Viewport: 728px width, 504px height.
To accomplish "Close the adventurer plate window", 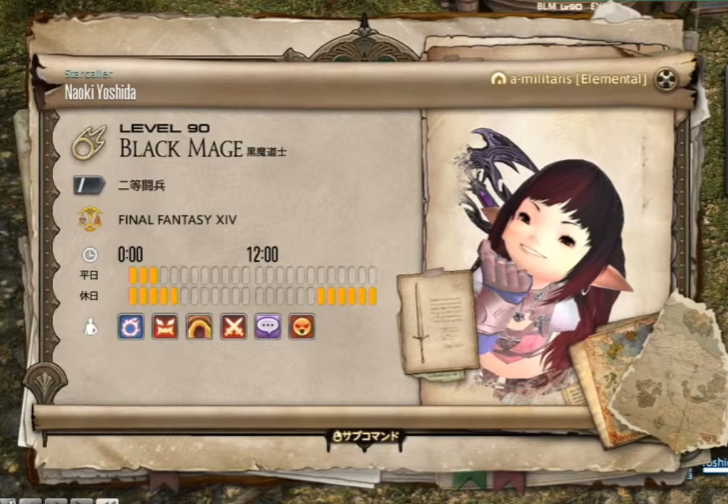I will tap(667, 79).
